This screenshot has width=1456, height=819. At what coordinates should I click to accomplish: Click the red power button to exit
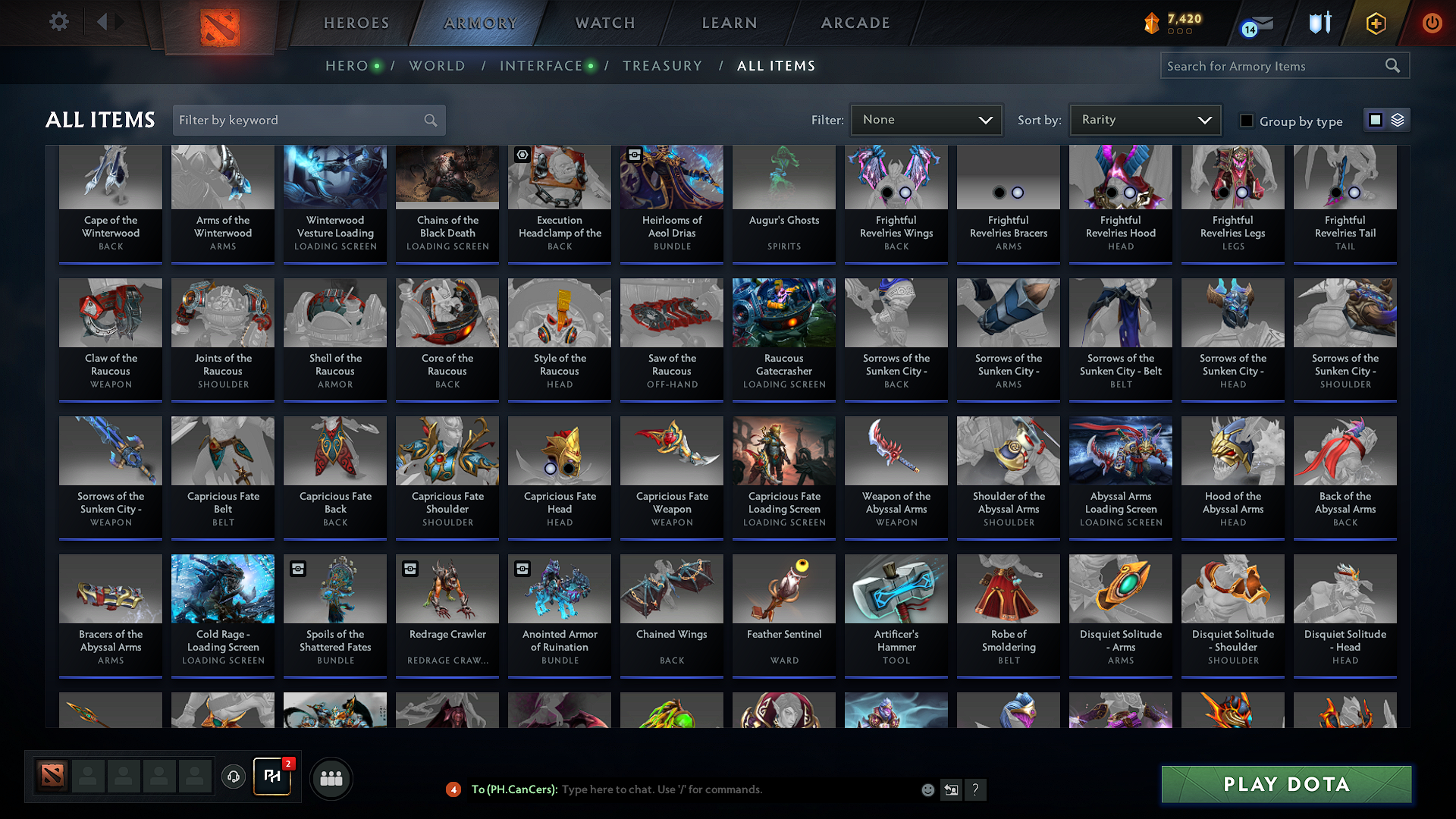[1432, 22]
